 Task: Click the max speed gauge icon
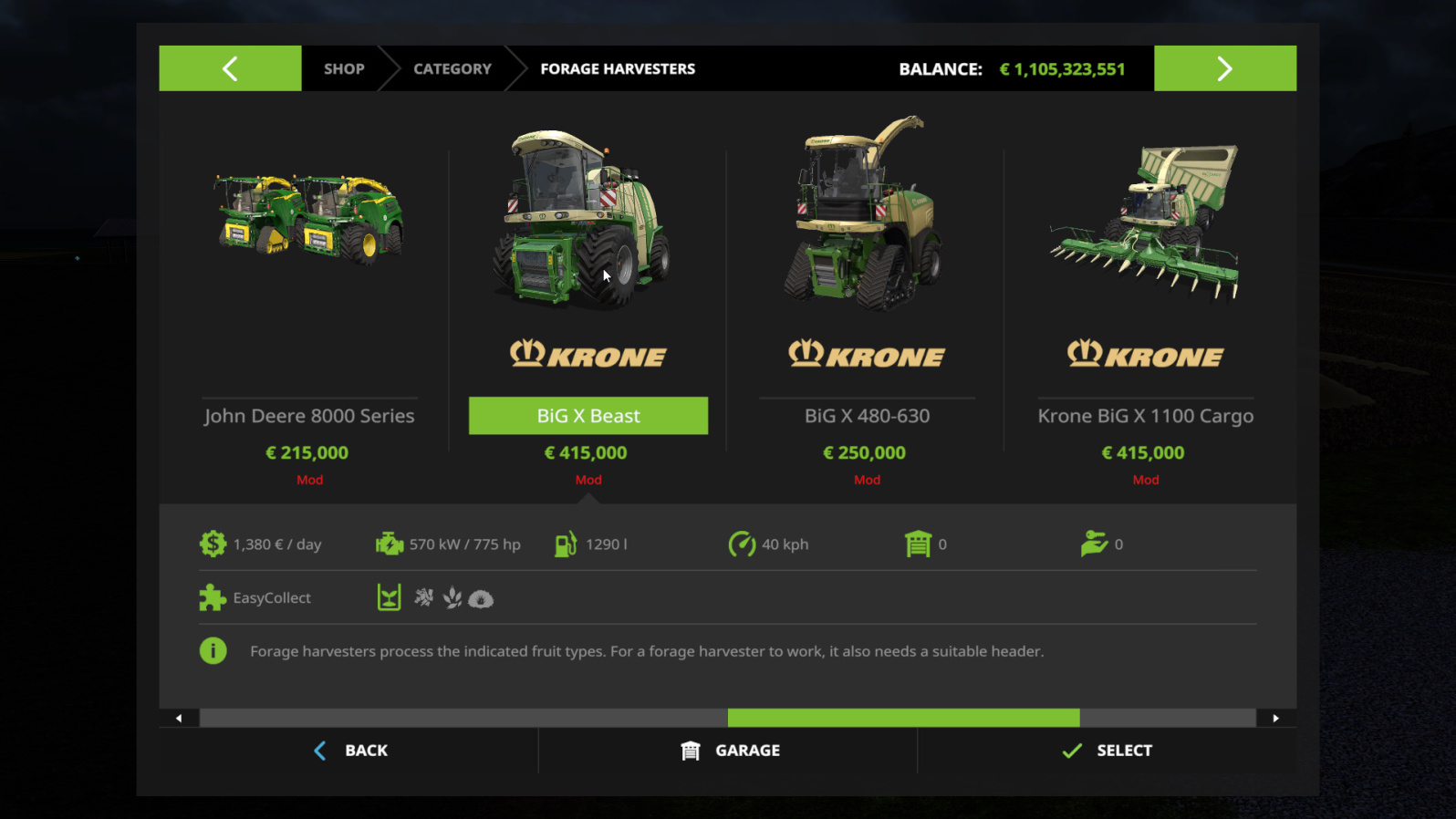(743, 543)
